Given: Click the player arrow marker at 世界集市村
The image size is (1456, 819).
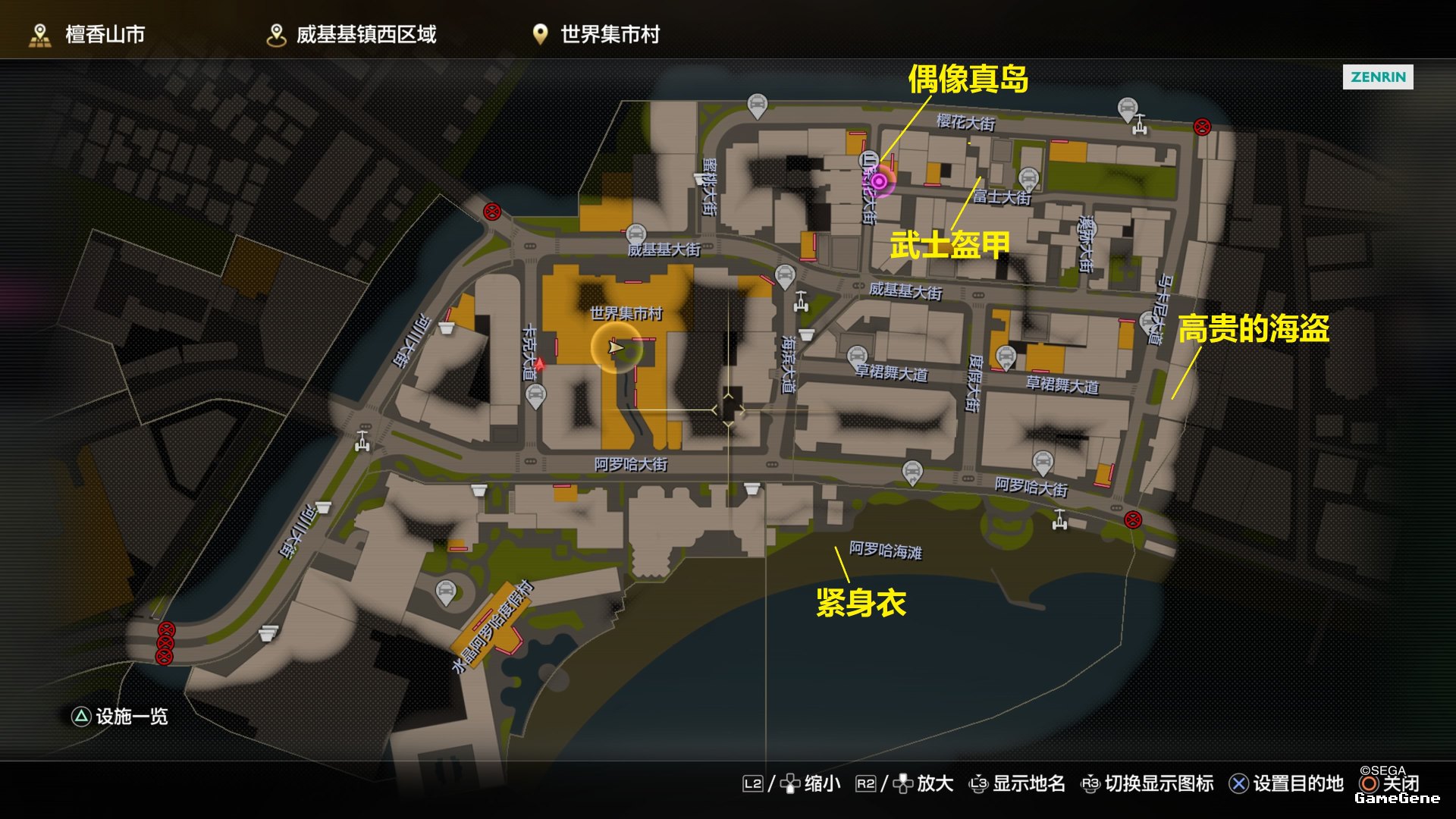Looking at the screenshot, I should tap(616, 347).
